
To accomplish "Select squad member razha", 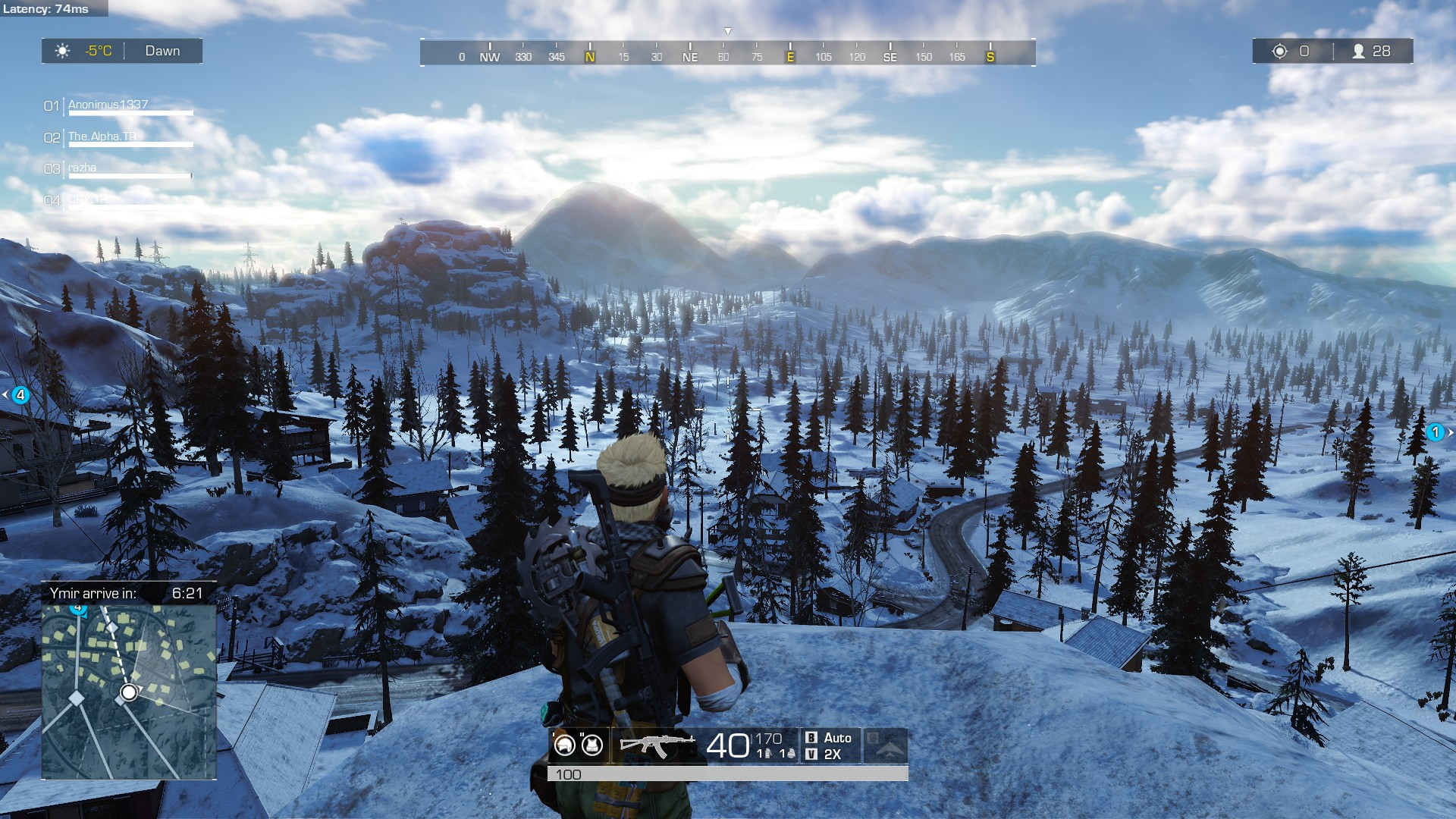I will (x=82, y=168).
